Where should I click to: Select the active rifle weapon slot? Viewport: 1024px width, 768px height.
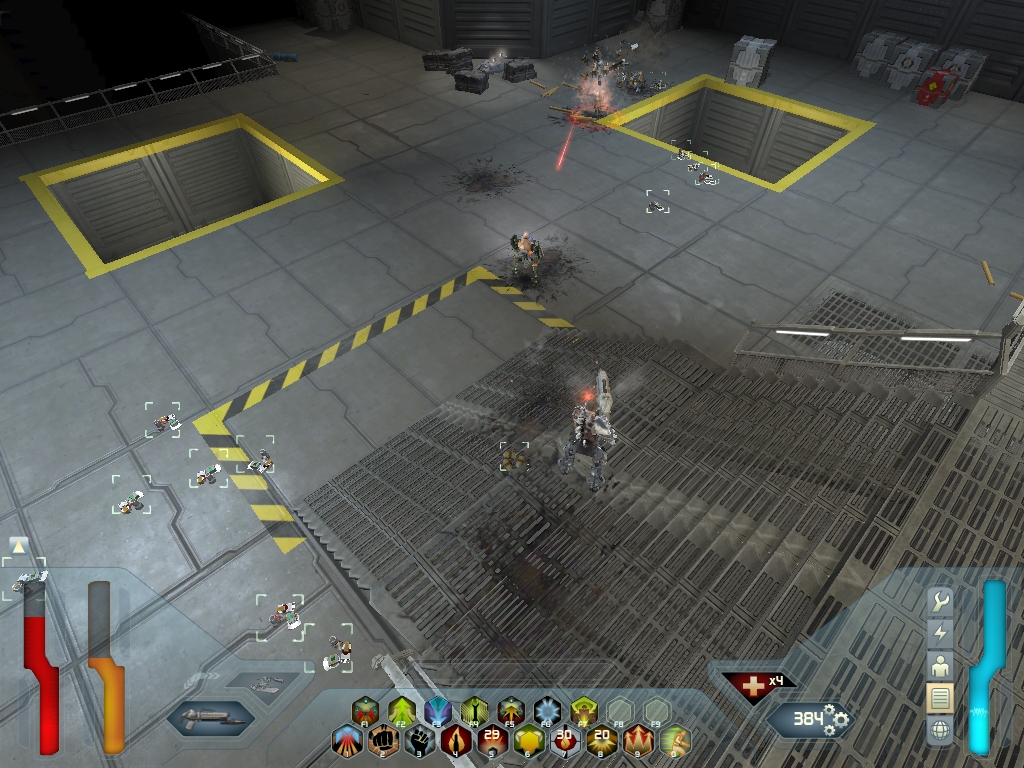click(210, 716)
